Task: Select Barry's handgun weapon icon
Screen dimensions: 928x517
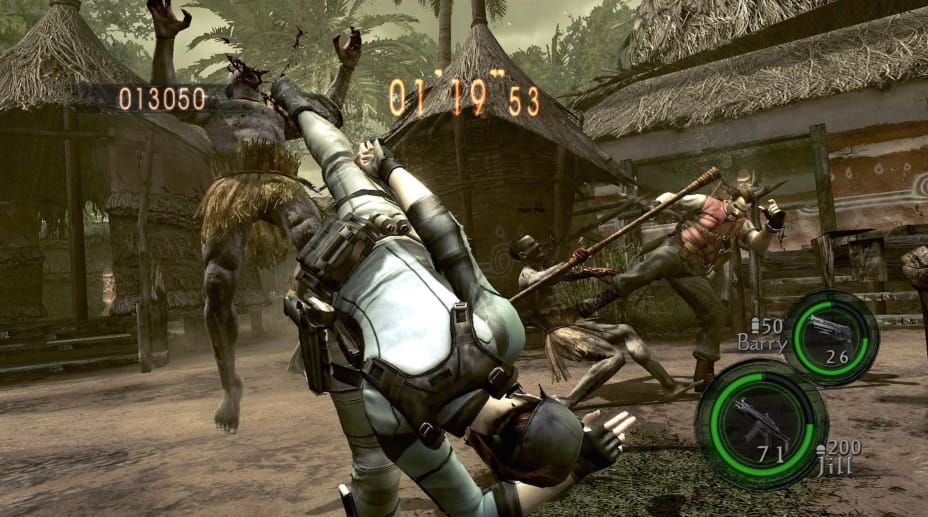Action: click(x=830, y=329)
